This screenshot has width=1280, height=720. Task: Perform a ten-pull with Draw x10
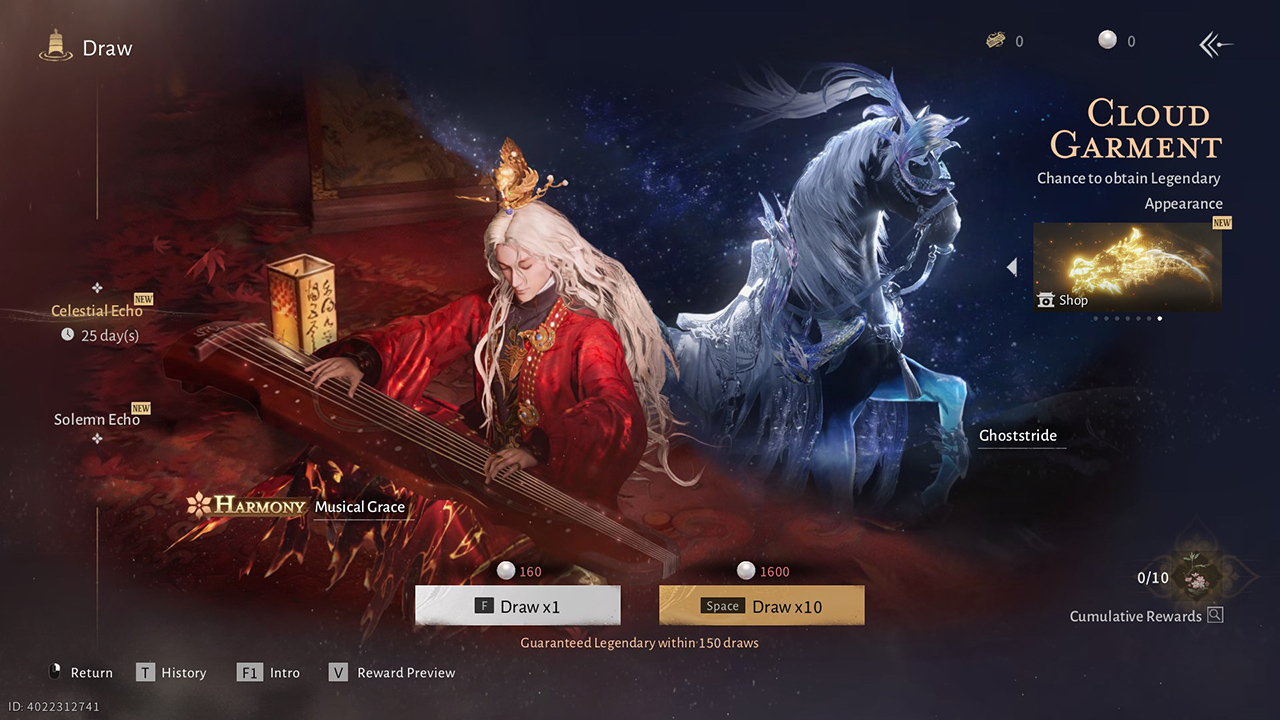pos(761,606)
